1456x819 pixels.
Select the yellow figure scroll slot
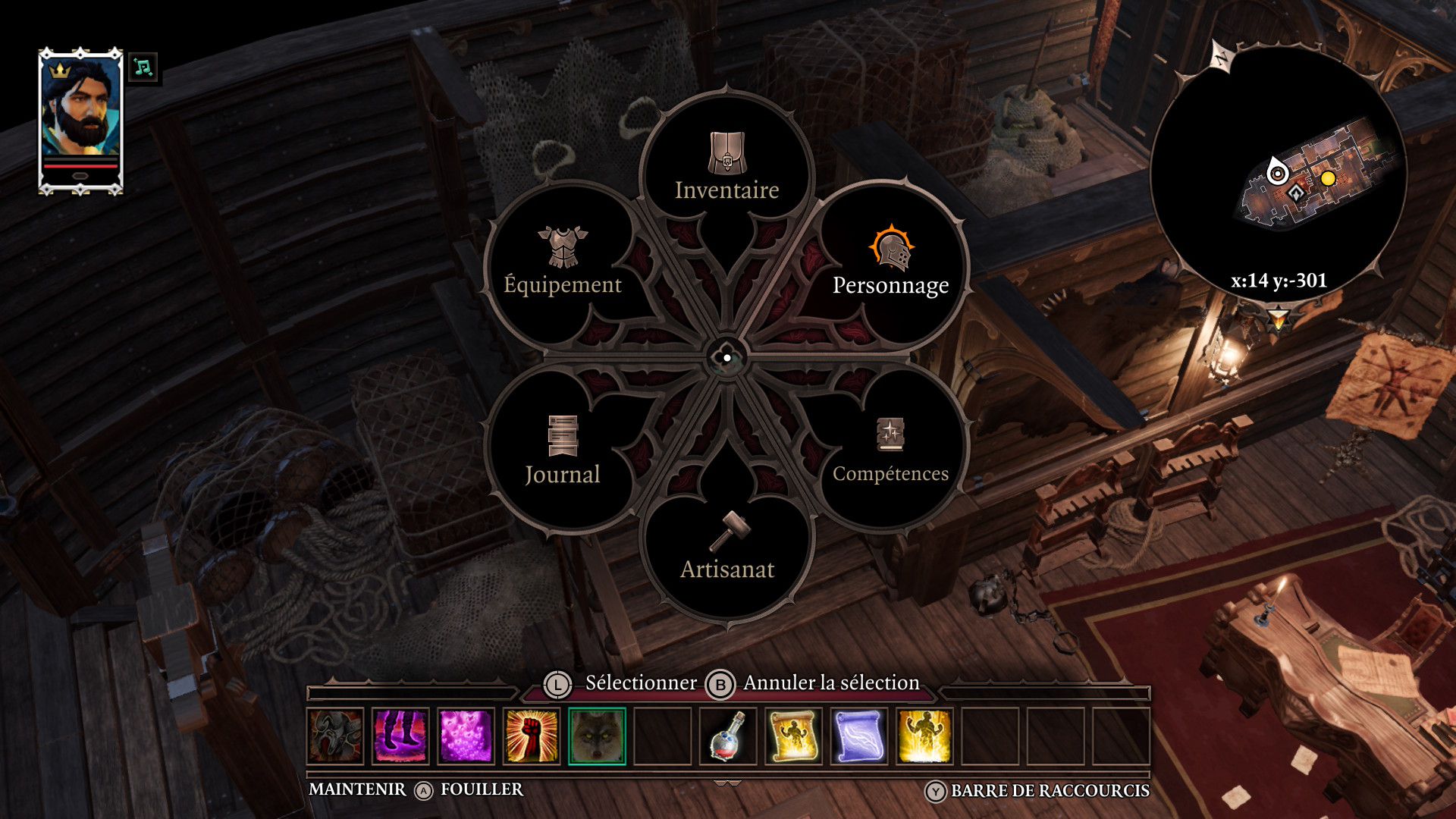point(793,736)
